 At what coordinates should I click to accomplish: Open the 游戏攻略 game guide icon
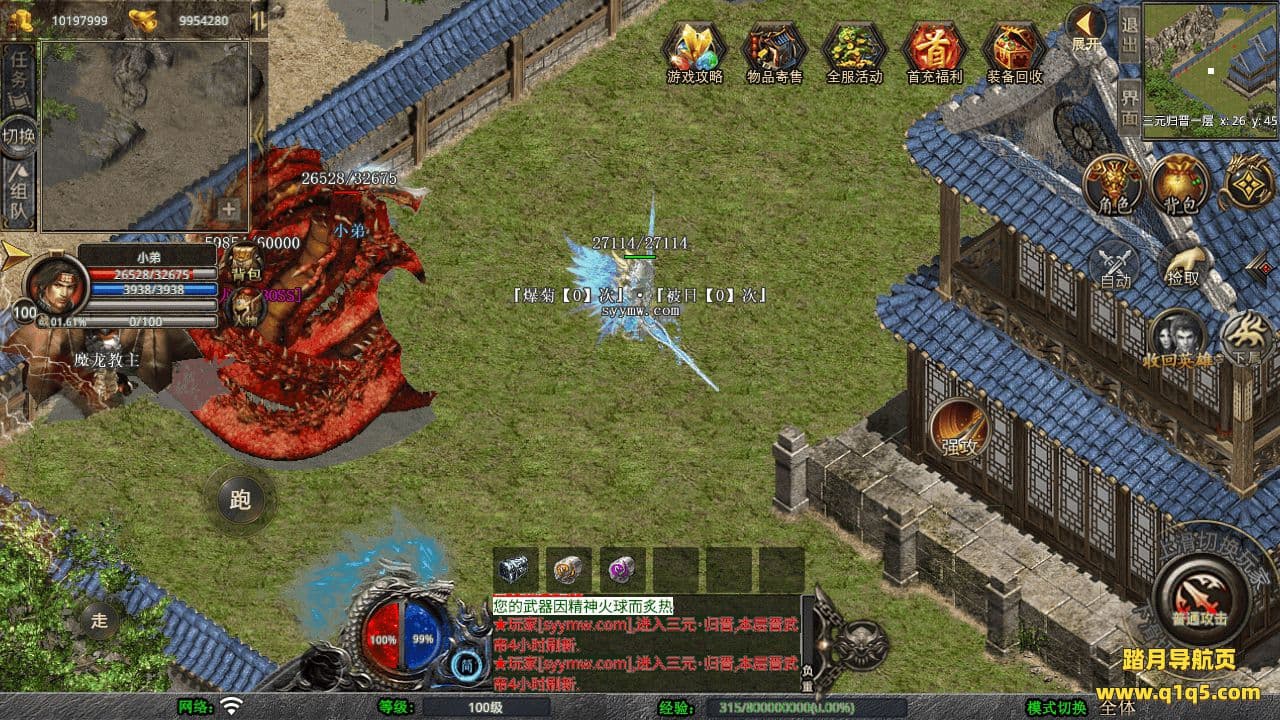point(694,51)
